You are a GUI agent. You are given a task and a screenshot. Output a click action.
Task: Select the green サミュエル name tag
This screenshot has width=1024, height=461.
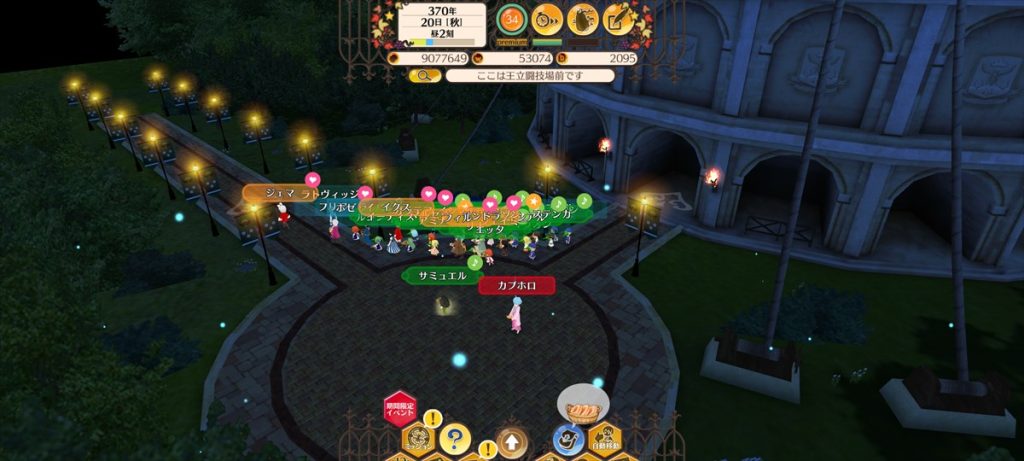442,275
